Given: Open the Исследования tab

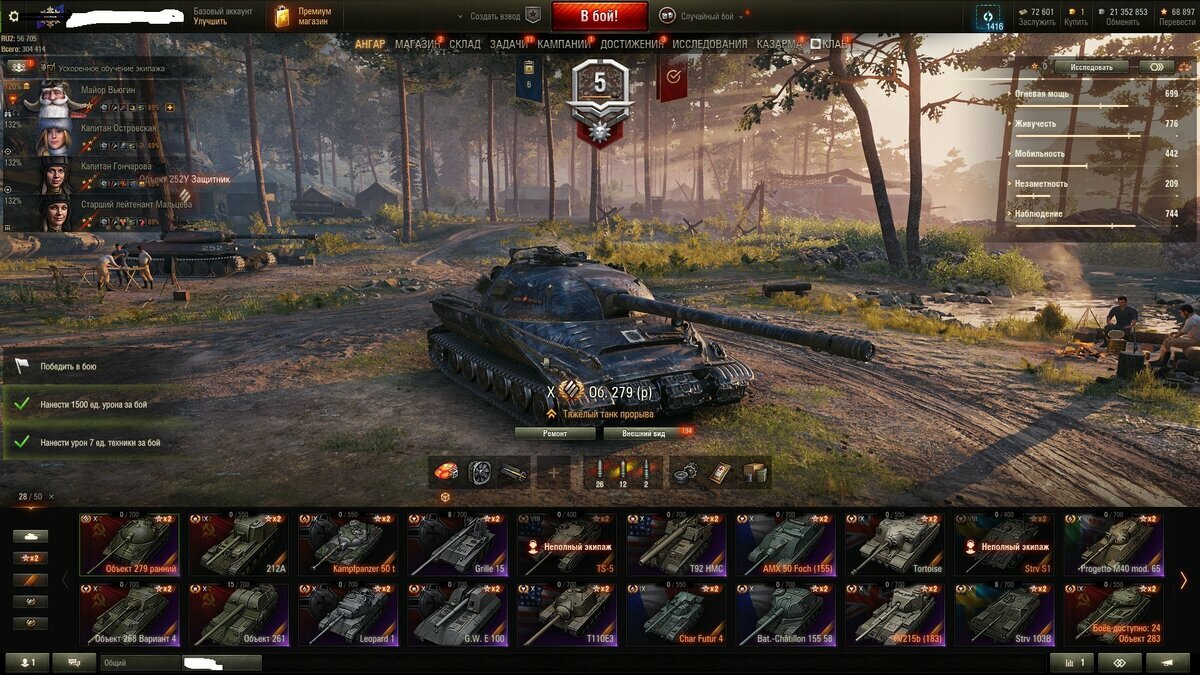Looking at the screenshot, I should coord(709,44).
